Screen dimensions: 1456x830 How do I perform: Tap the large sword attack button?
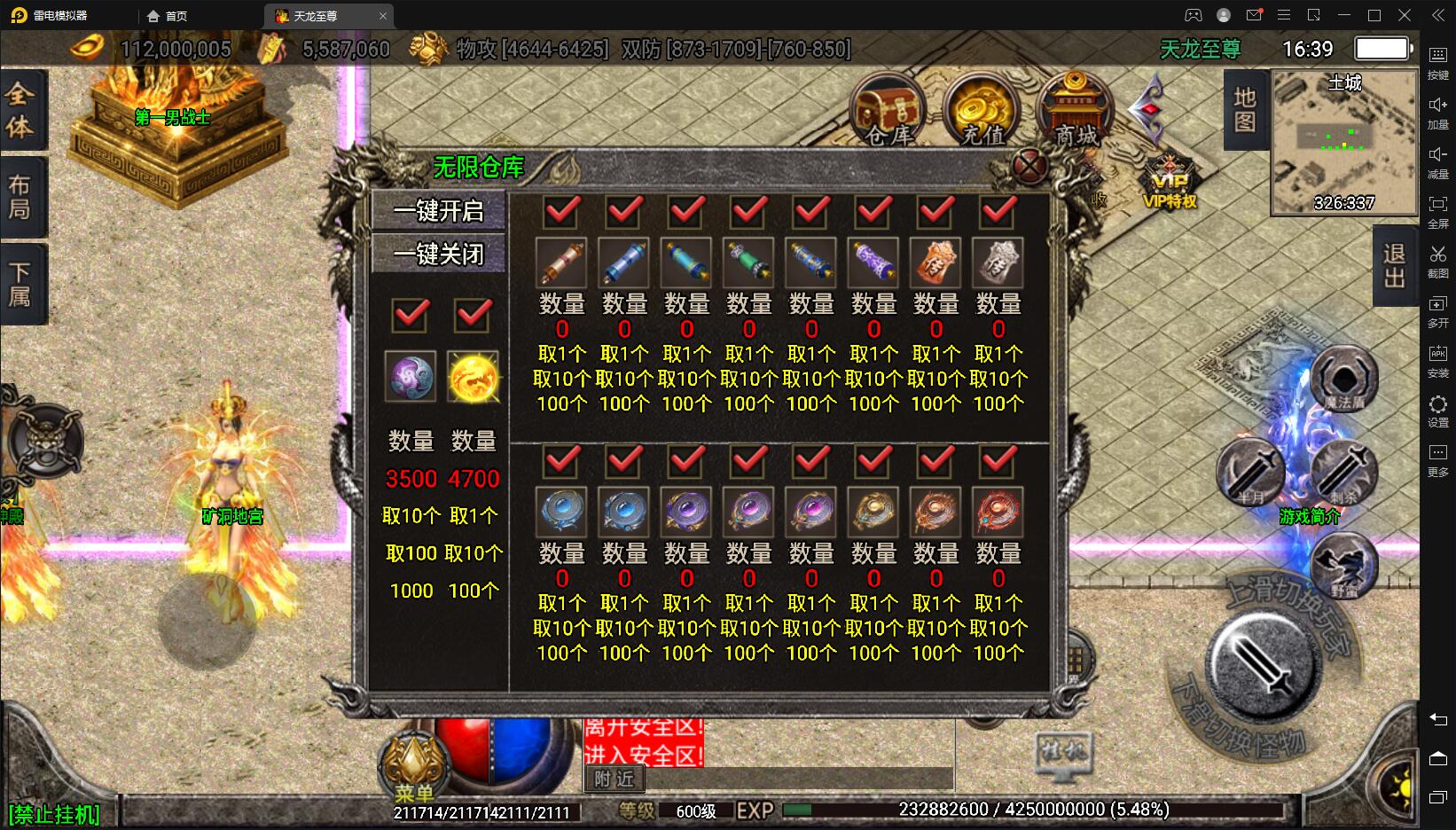tap(1259, 663)
